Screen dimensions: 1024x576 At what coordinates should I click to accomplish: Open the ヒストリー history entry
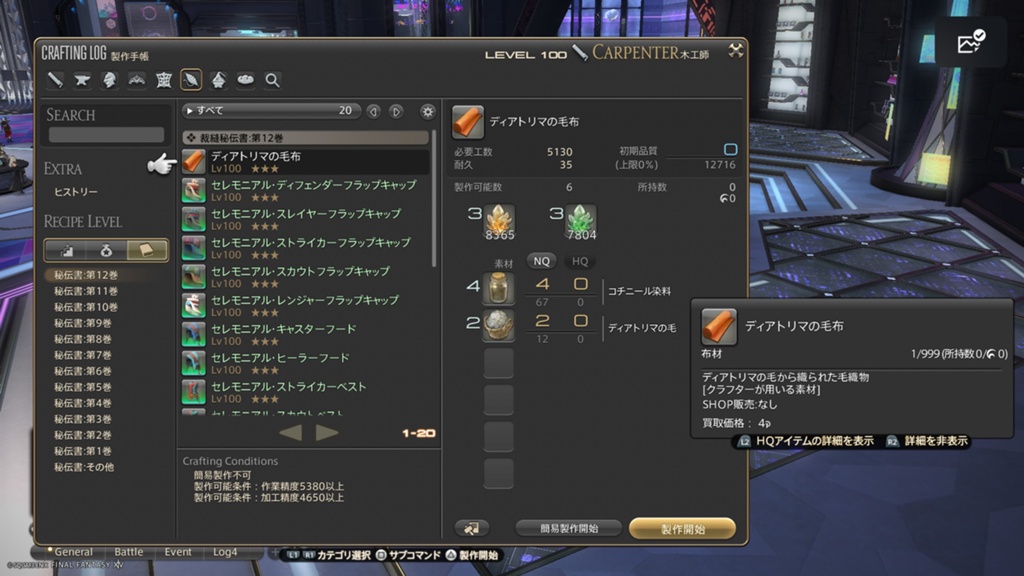pyautogui.click(x=76, y=192)
